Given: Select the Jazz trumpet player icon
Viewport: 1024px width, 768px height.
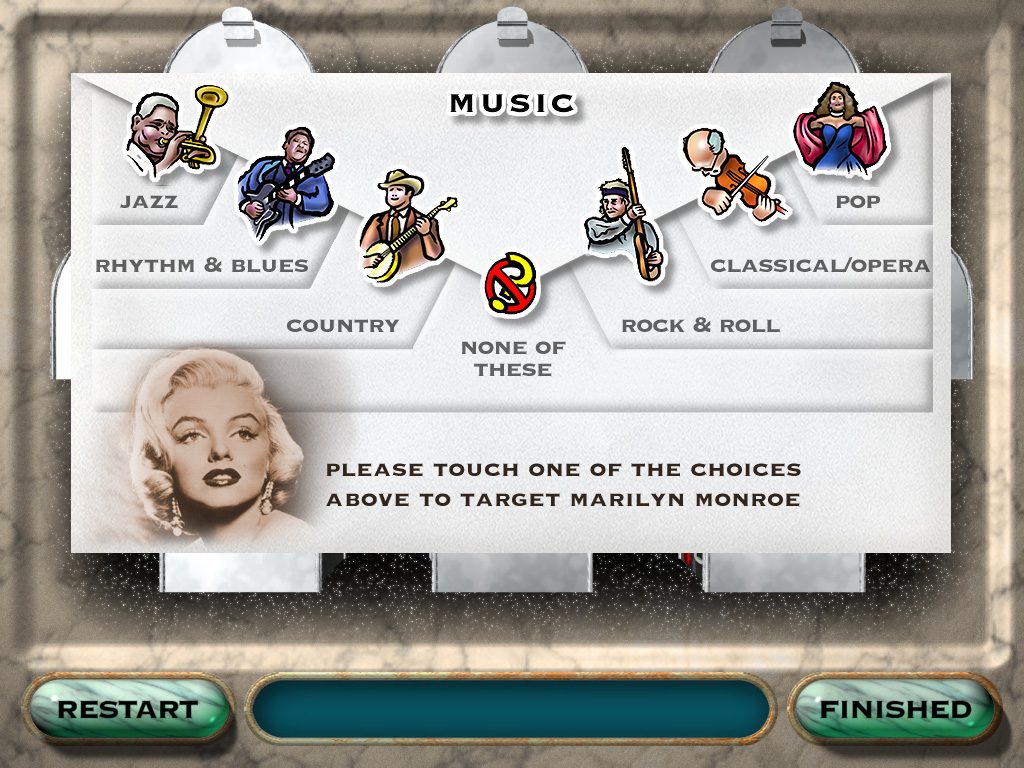Looking at the screenshot, I should pos(172,133).
